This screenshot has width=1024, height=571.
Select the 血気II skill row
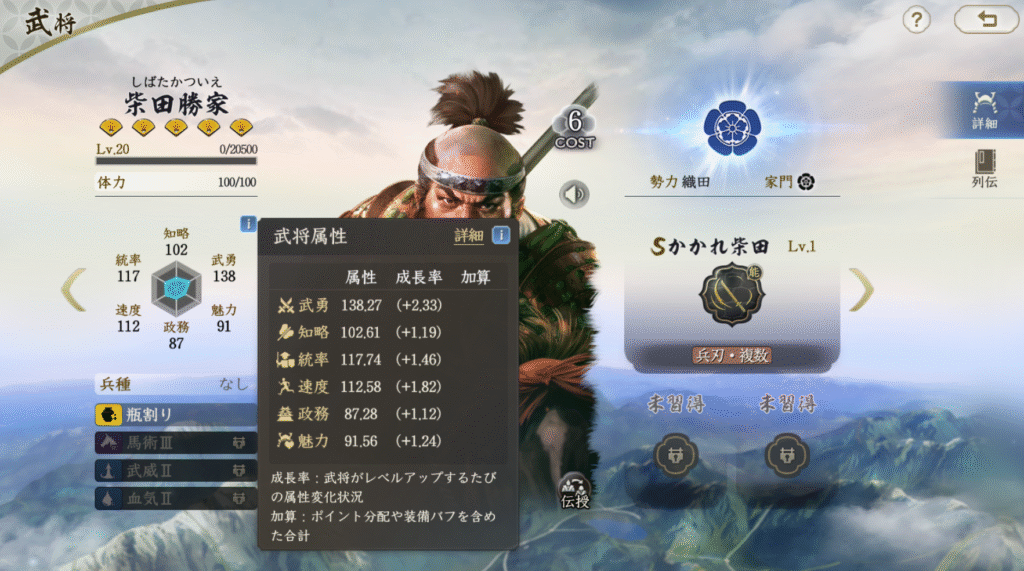pyautogui.click(x=175, y=497)
